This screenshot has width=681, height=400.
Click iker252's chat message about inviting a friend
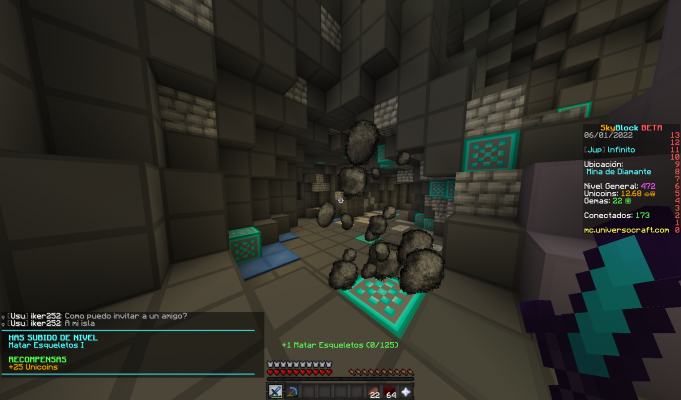click(98, 316)
